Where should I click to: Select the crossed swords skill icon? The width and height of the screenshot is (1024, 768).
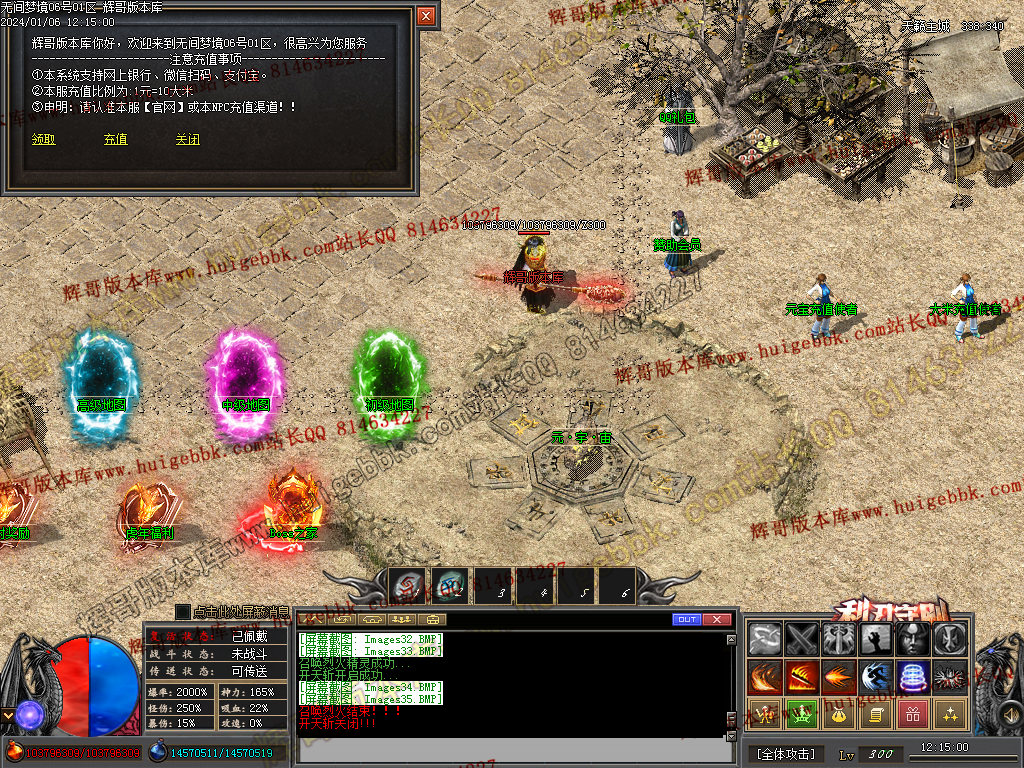802,639
